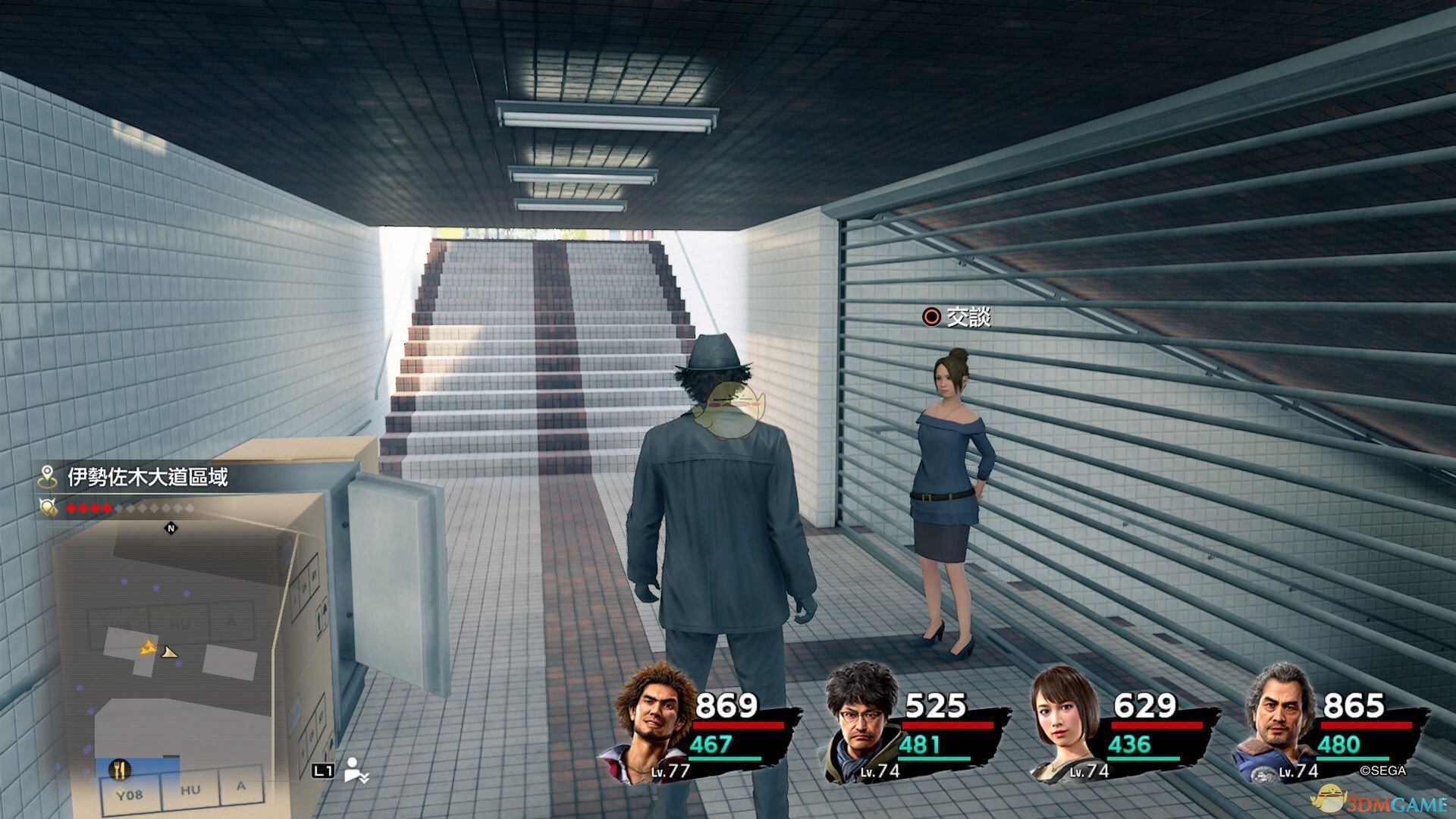The image size is (1456, 819).
Task: Choose the glasses-wearing curly-haired party member portrait
Action: pos(861,722)
